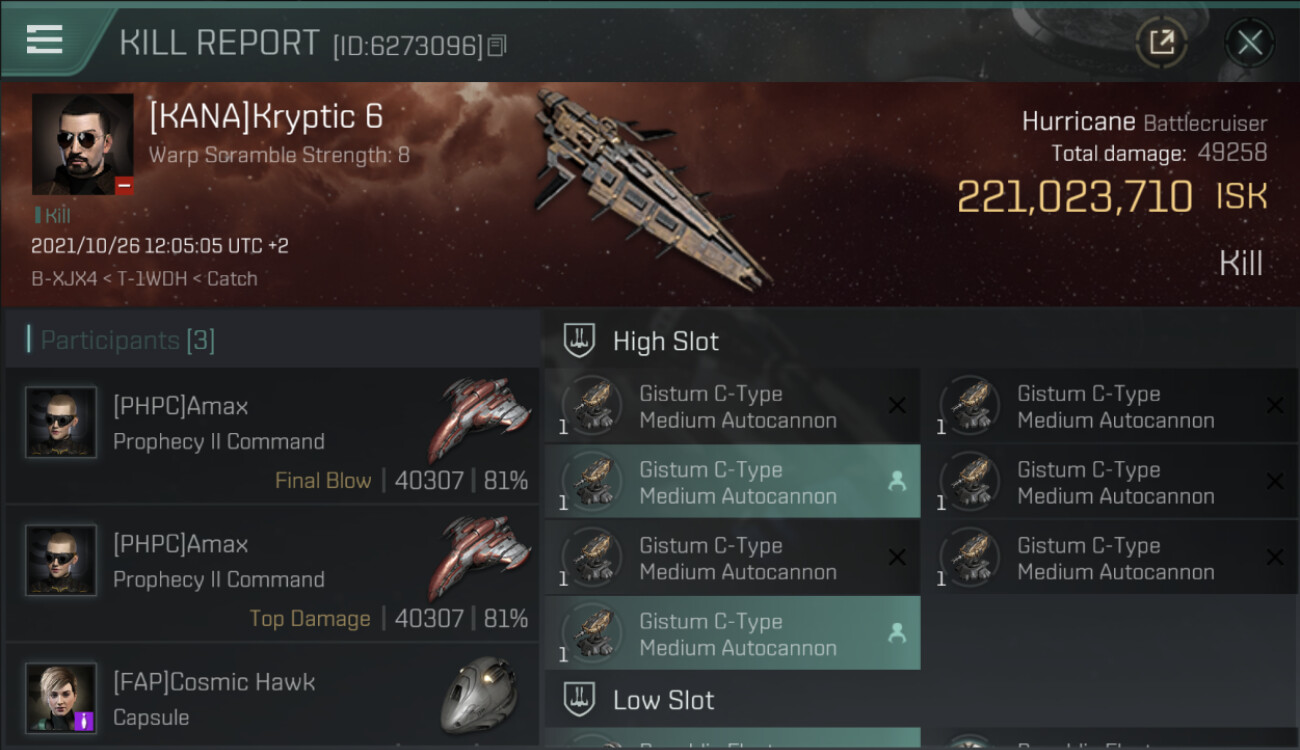Copy the kill report ID

coord(497,45)
